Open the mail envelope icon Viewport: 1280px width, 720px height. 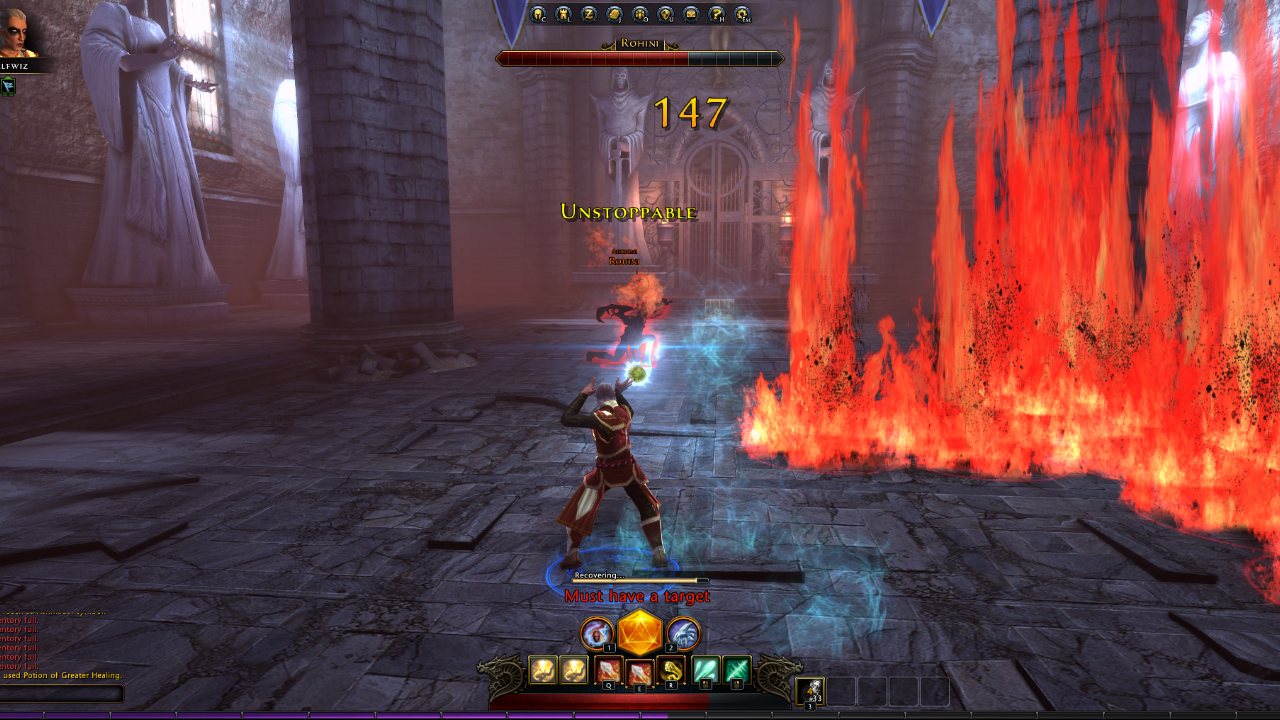691,16
